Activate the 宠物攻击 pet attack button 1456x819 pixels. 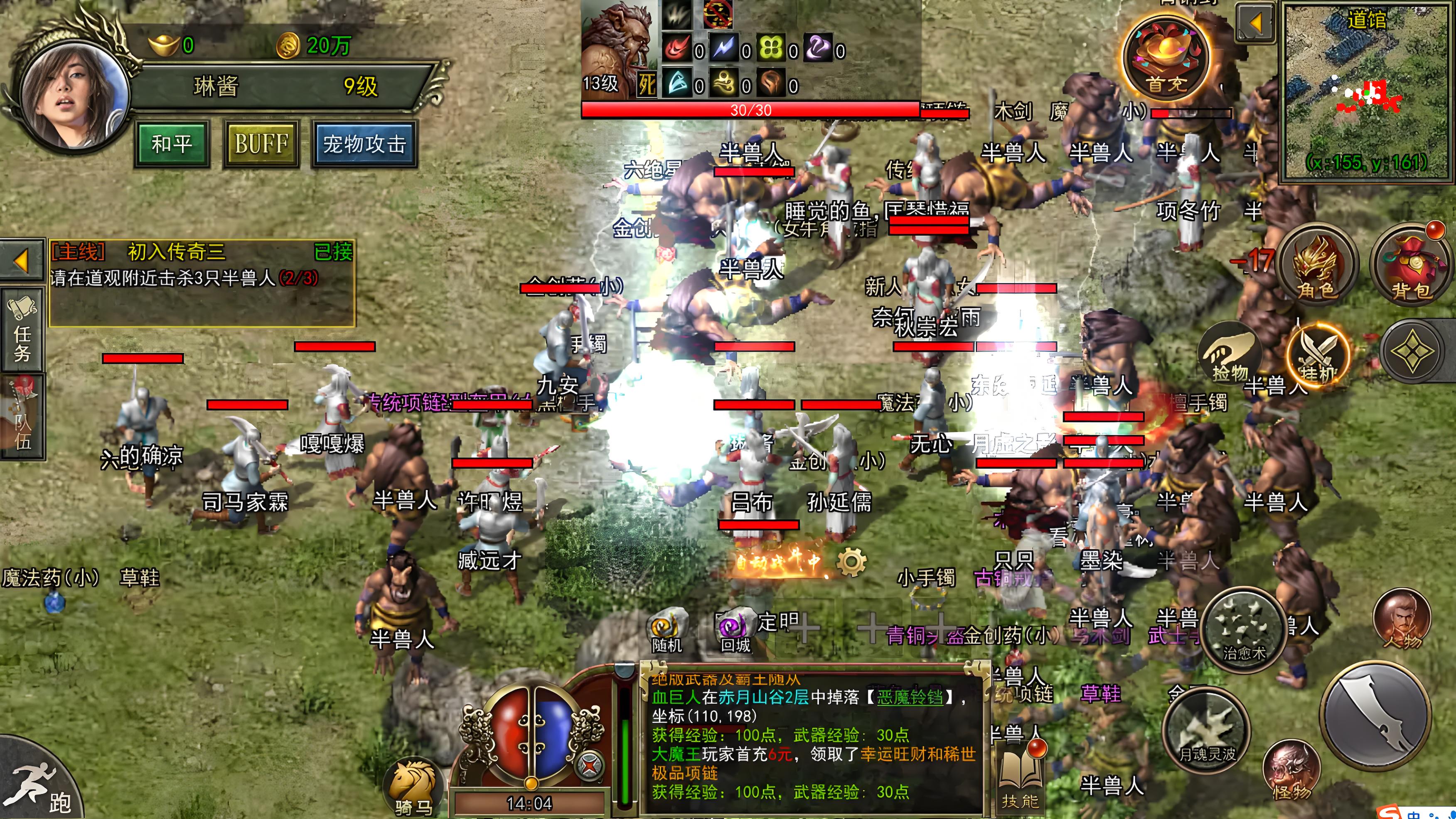(364, 144)
